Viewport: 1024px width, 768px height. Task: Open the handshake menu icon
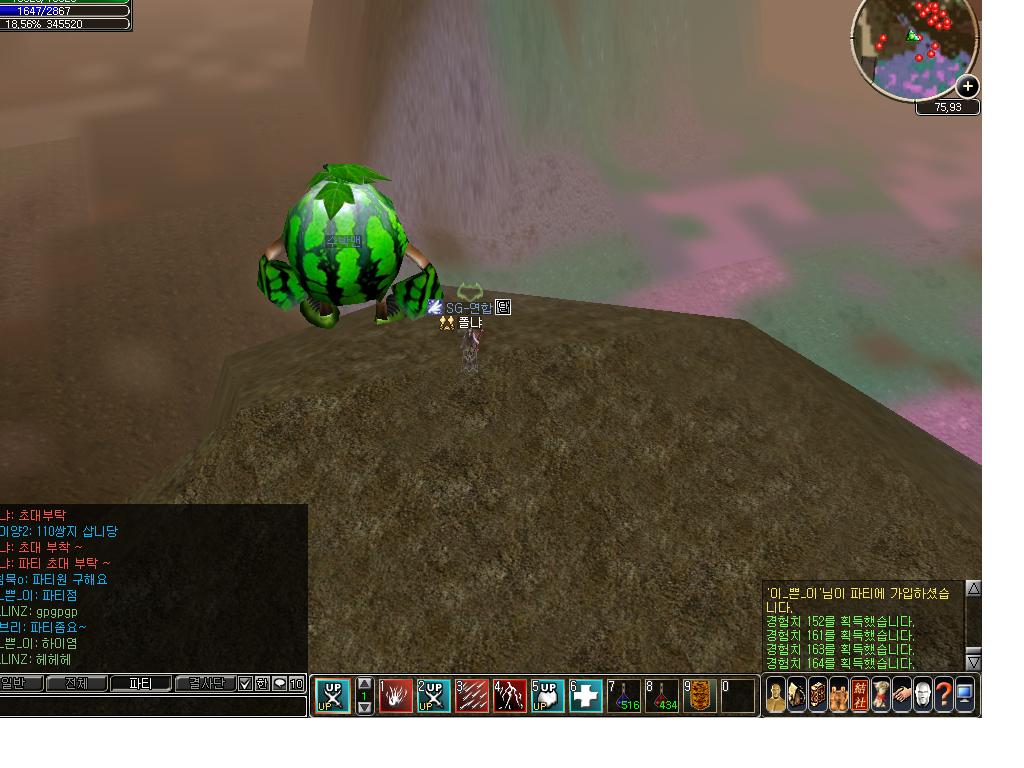[902, 695]
